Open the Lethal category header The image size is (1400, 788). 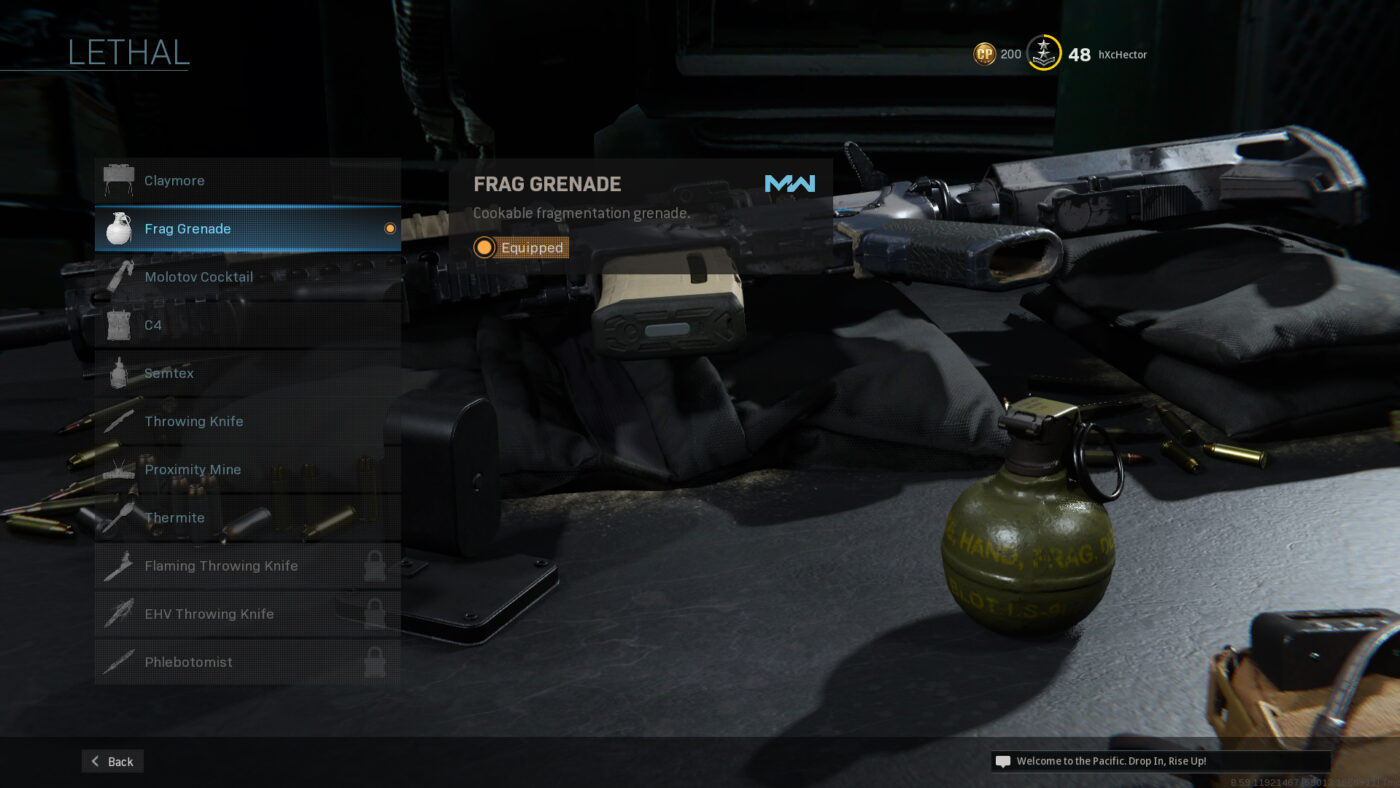click(128, 53)
